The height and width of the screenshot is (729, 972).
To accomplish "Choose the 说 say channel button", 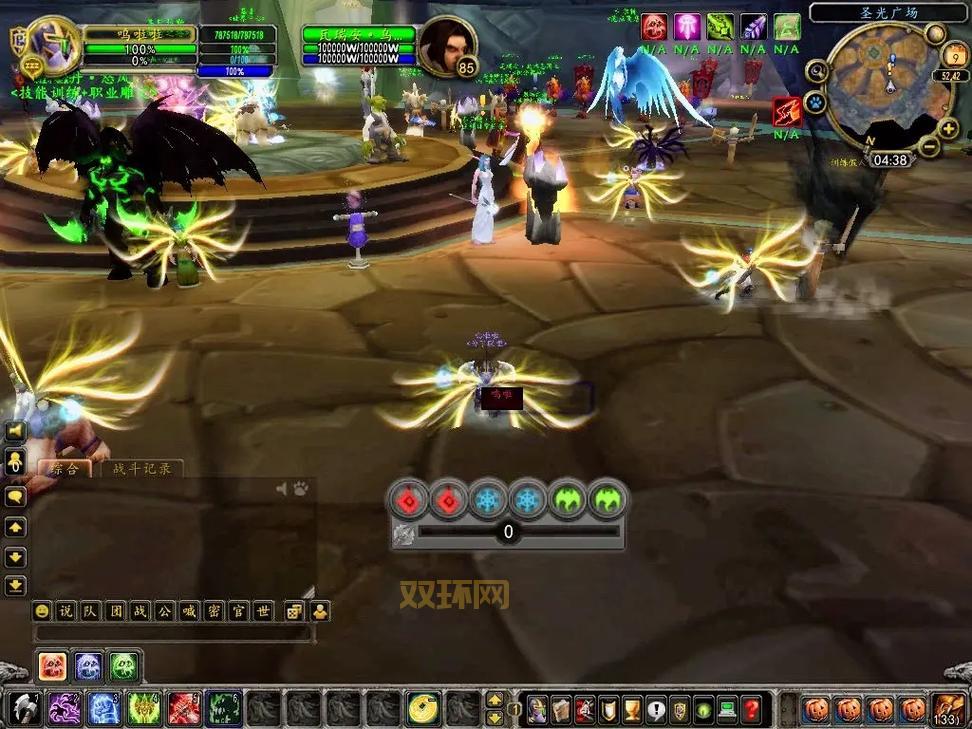I will (65, 611).
